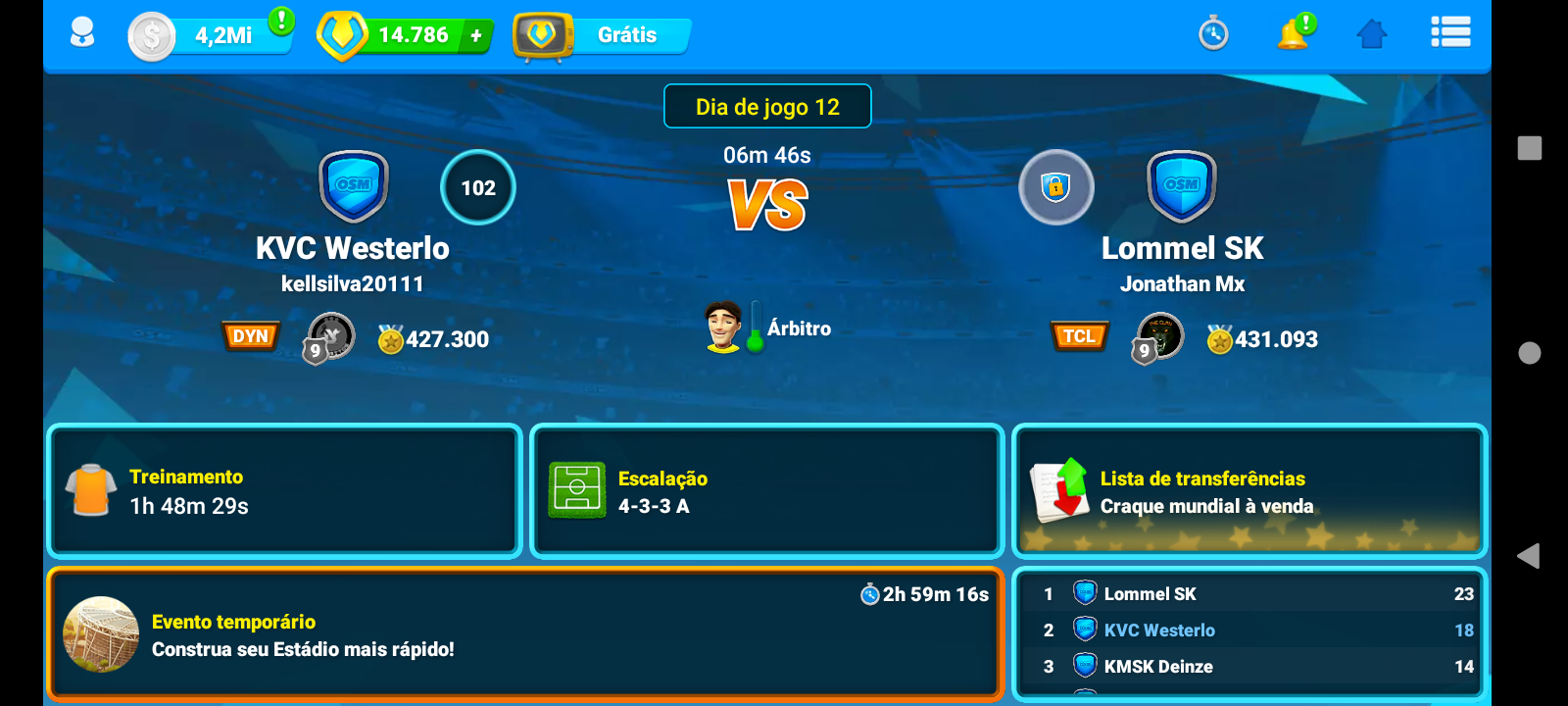Viewport: 1568px width, 706px height.
Task: Open Escalação lineup panel
Action: 766,491
